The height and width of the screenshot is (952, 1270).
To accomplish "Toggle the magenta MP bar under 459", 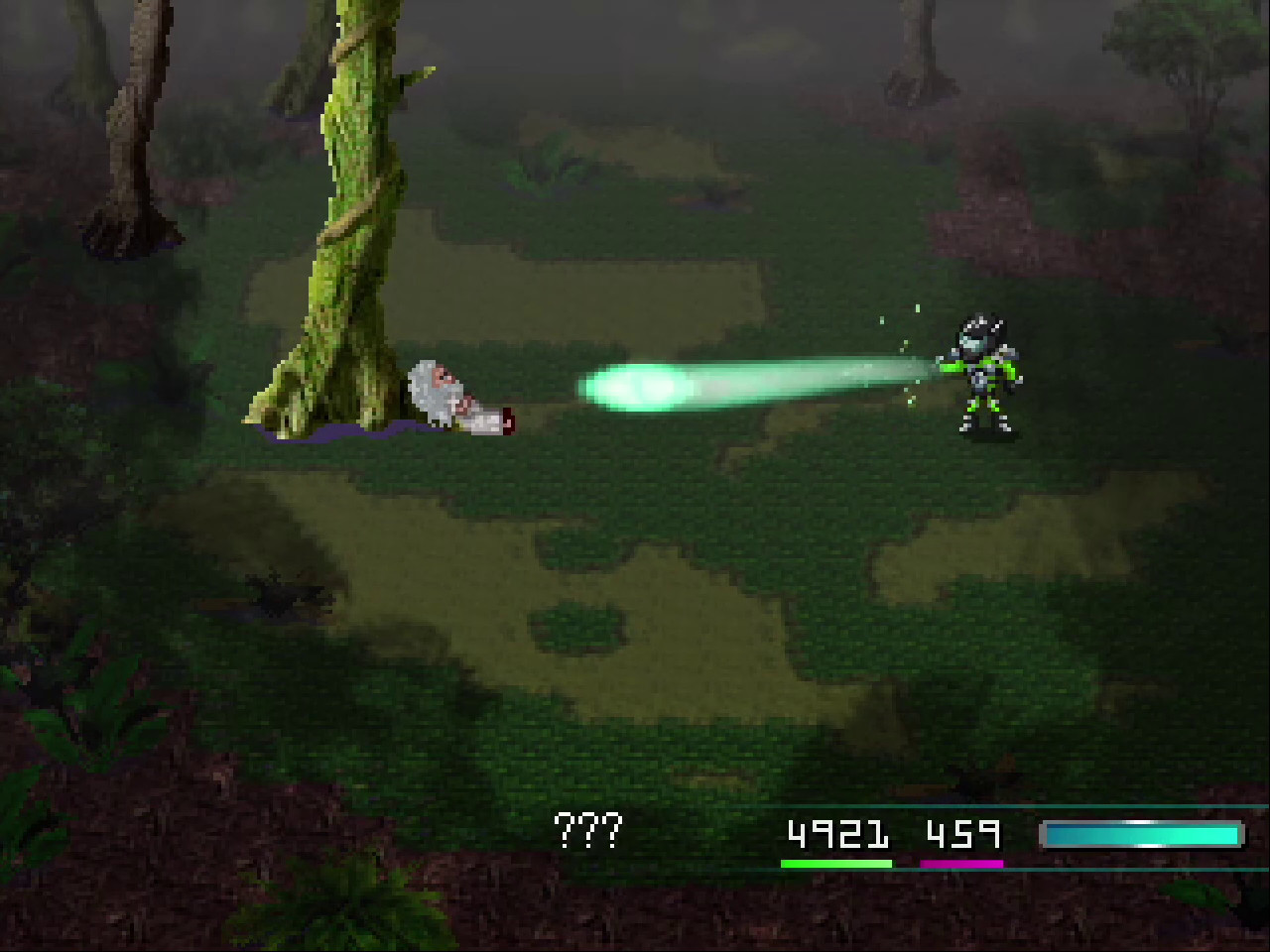I will (962, 863).
